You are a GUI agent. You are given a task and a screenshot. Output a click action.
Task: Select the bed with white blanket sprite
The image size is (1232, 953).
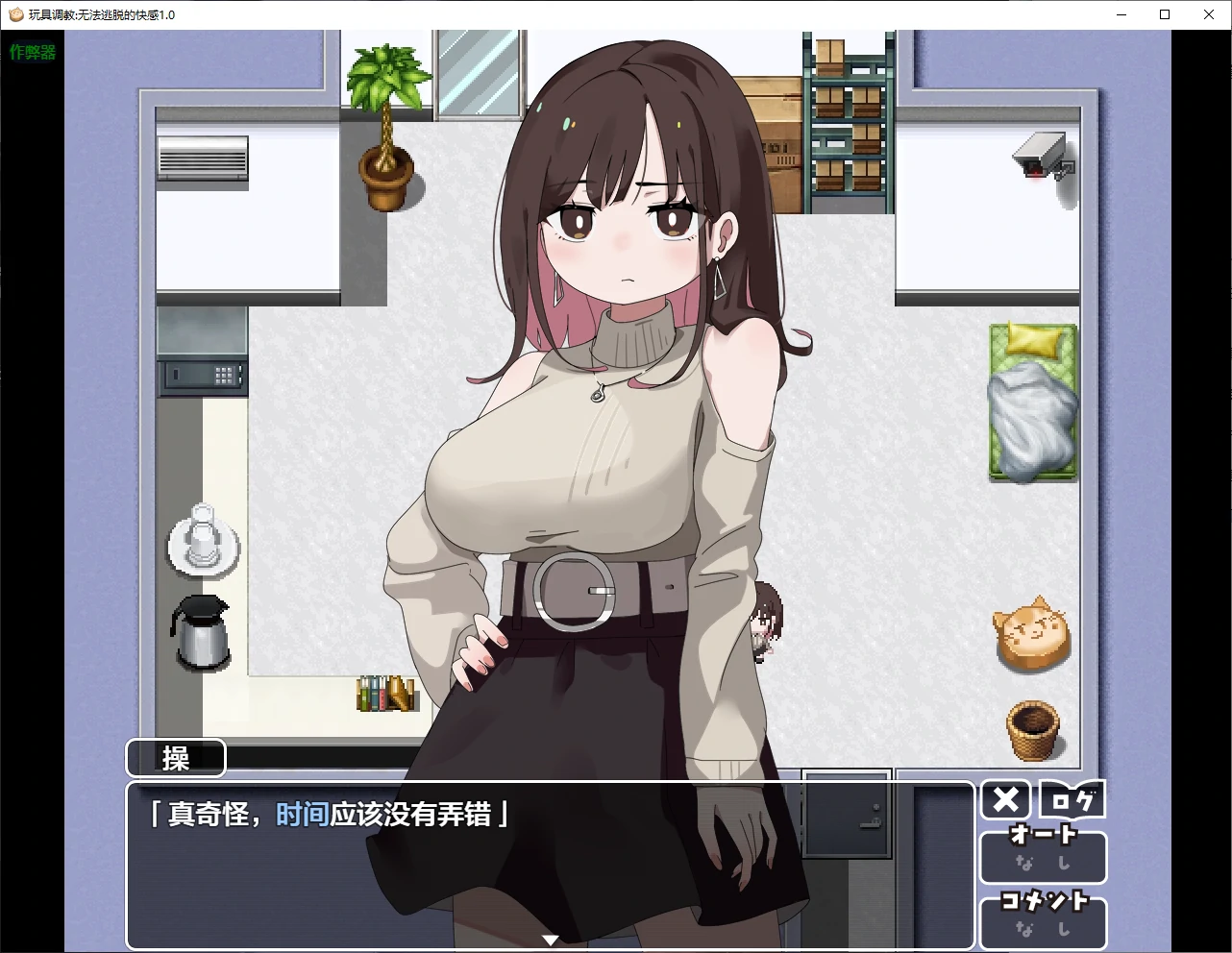[1032, 403]
